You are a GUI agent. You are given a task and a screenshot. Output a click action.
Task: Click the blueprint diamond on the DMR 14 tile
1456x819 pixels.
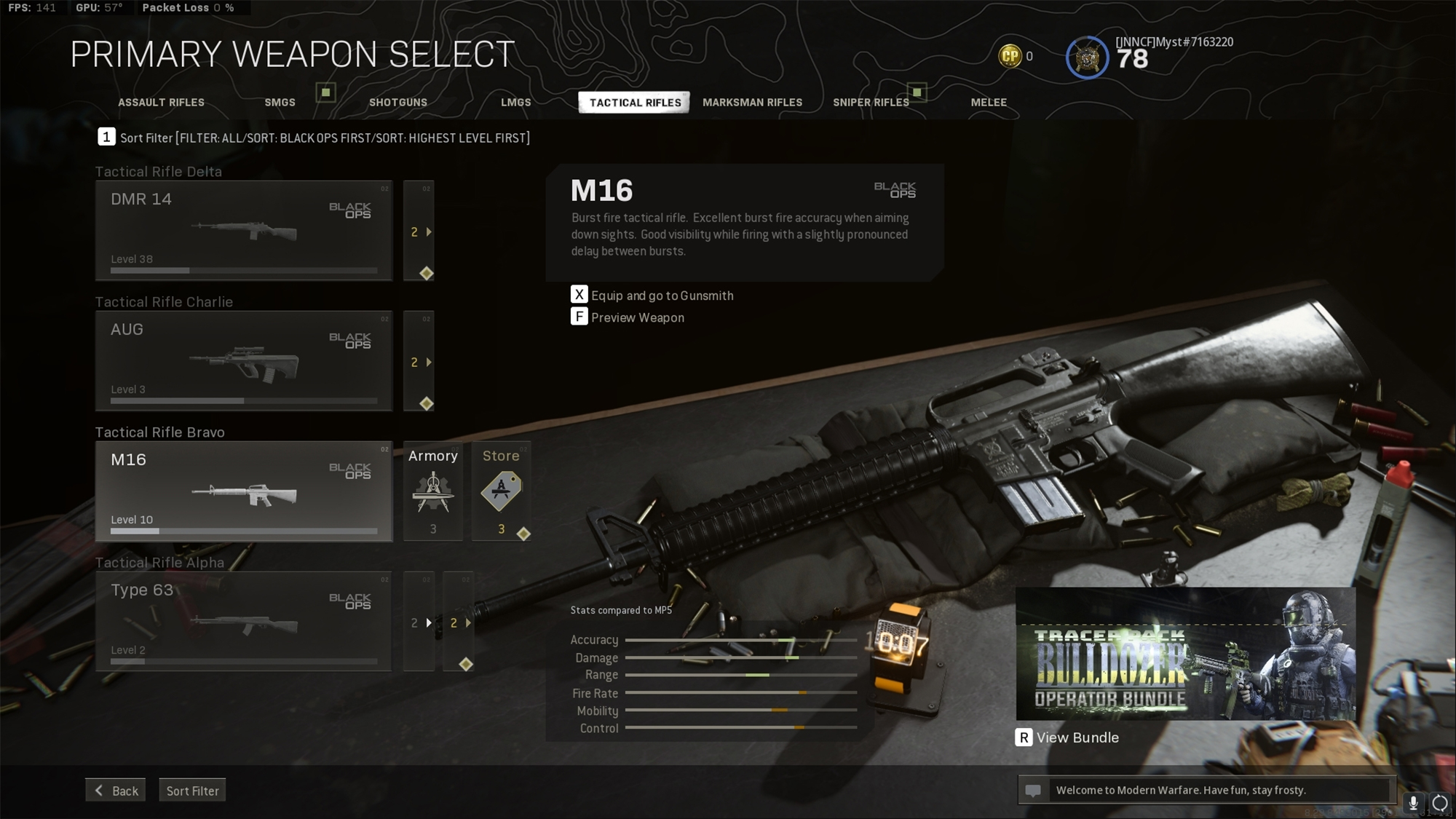[x=427, y=272]
